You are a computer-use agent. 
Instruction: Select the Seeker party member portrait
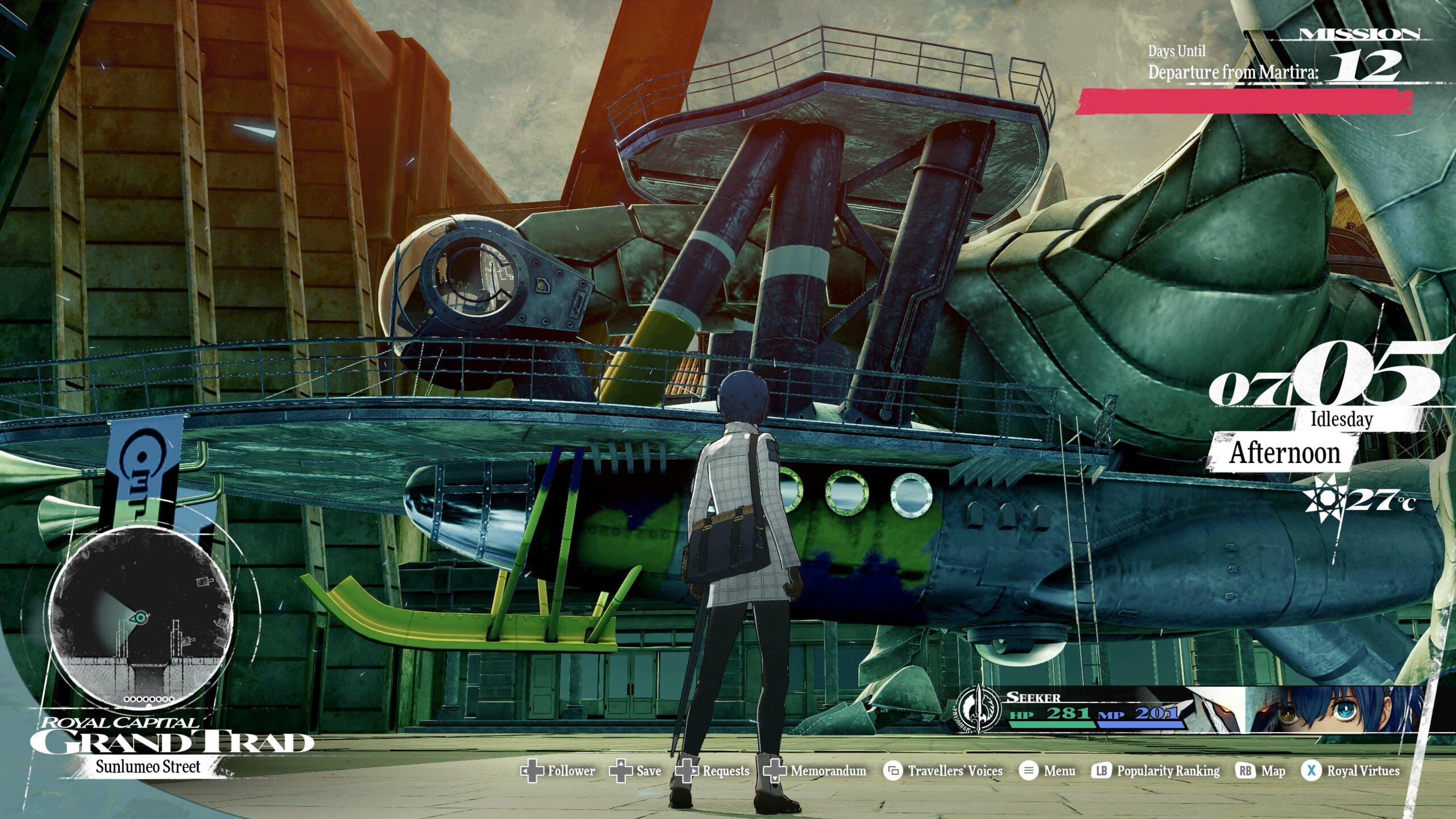point(1331,710)
